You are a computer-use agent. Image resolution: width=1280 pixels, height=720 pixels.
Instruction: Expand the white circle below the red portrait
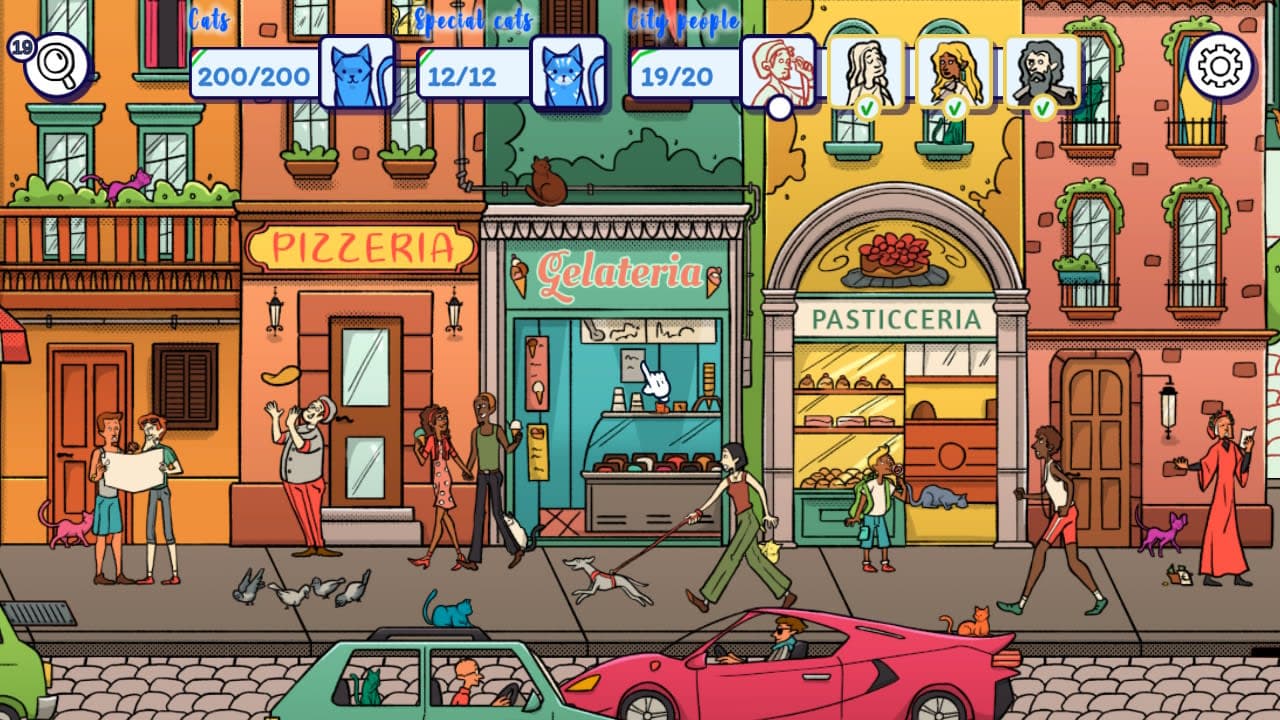(x=778, y=109)
